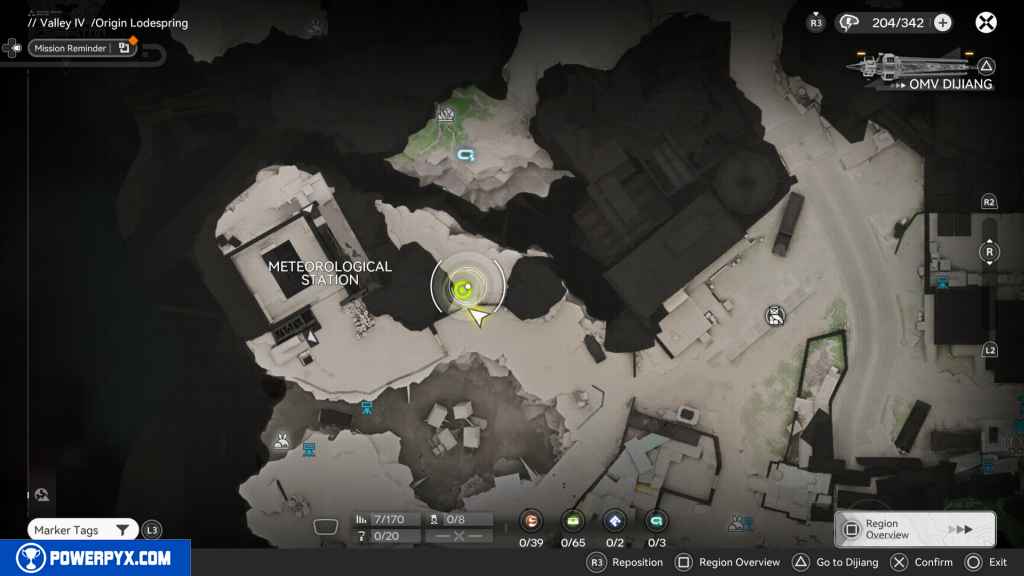The height and width of the screenshot is (576, 1024).
Task: Filter by the green chest counter icon
Action: [573, 520]
